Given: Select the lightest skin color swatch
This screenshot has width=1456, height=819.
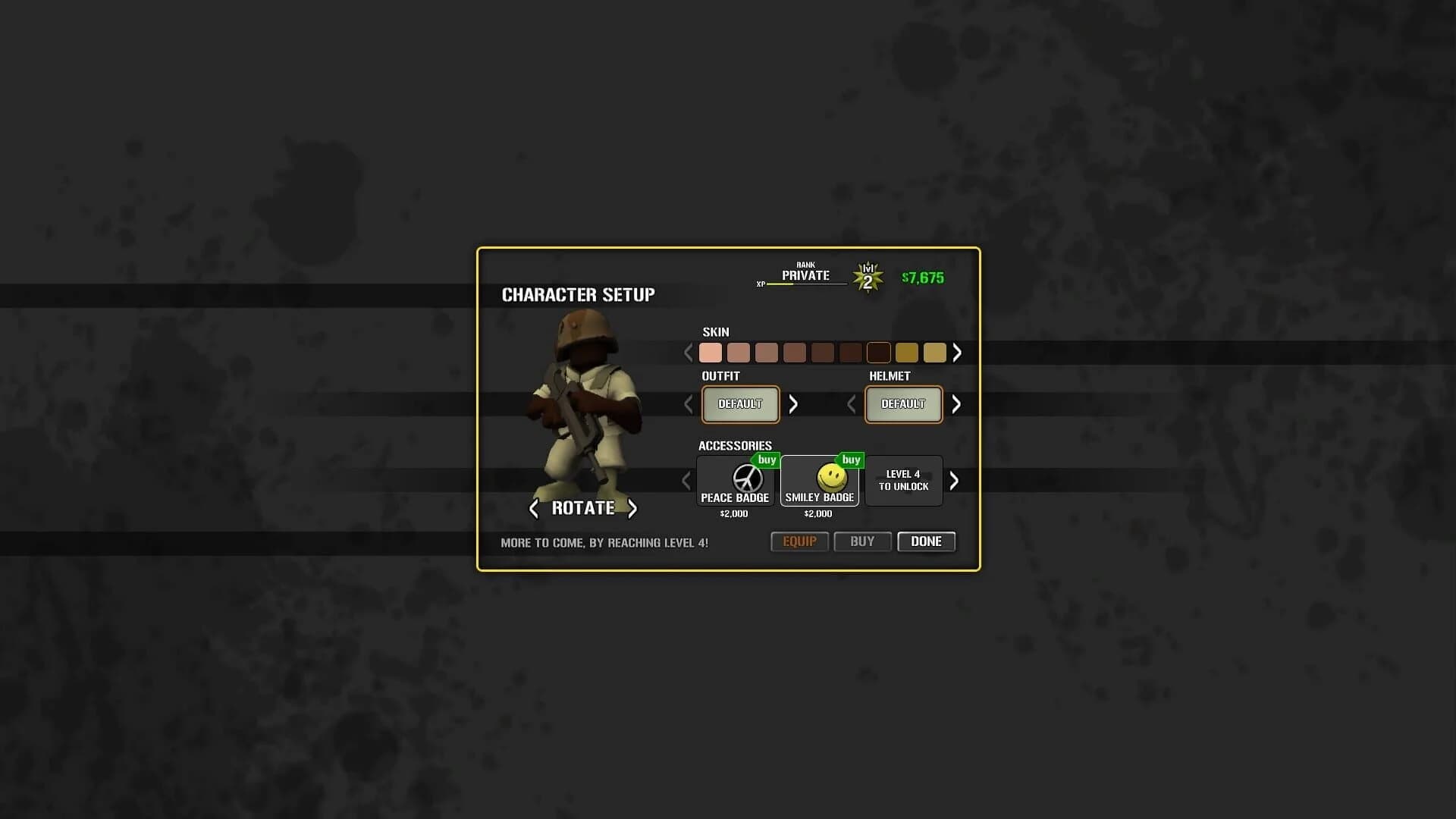Looking at the screenshot, I should (710, 353).
